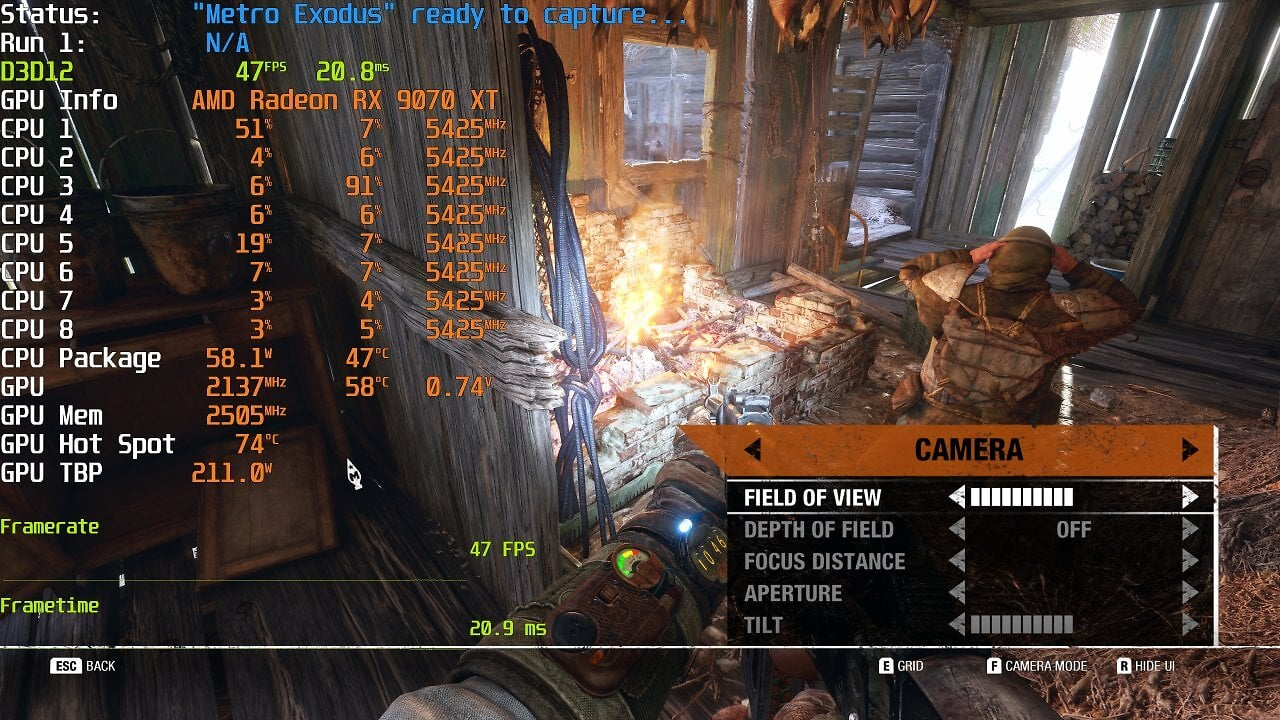Screen dimensions: 1280x720
Task: Switch to the next photo mode category
Action: [1189, 450]
